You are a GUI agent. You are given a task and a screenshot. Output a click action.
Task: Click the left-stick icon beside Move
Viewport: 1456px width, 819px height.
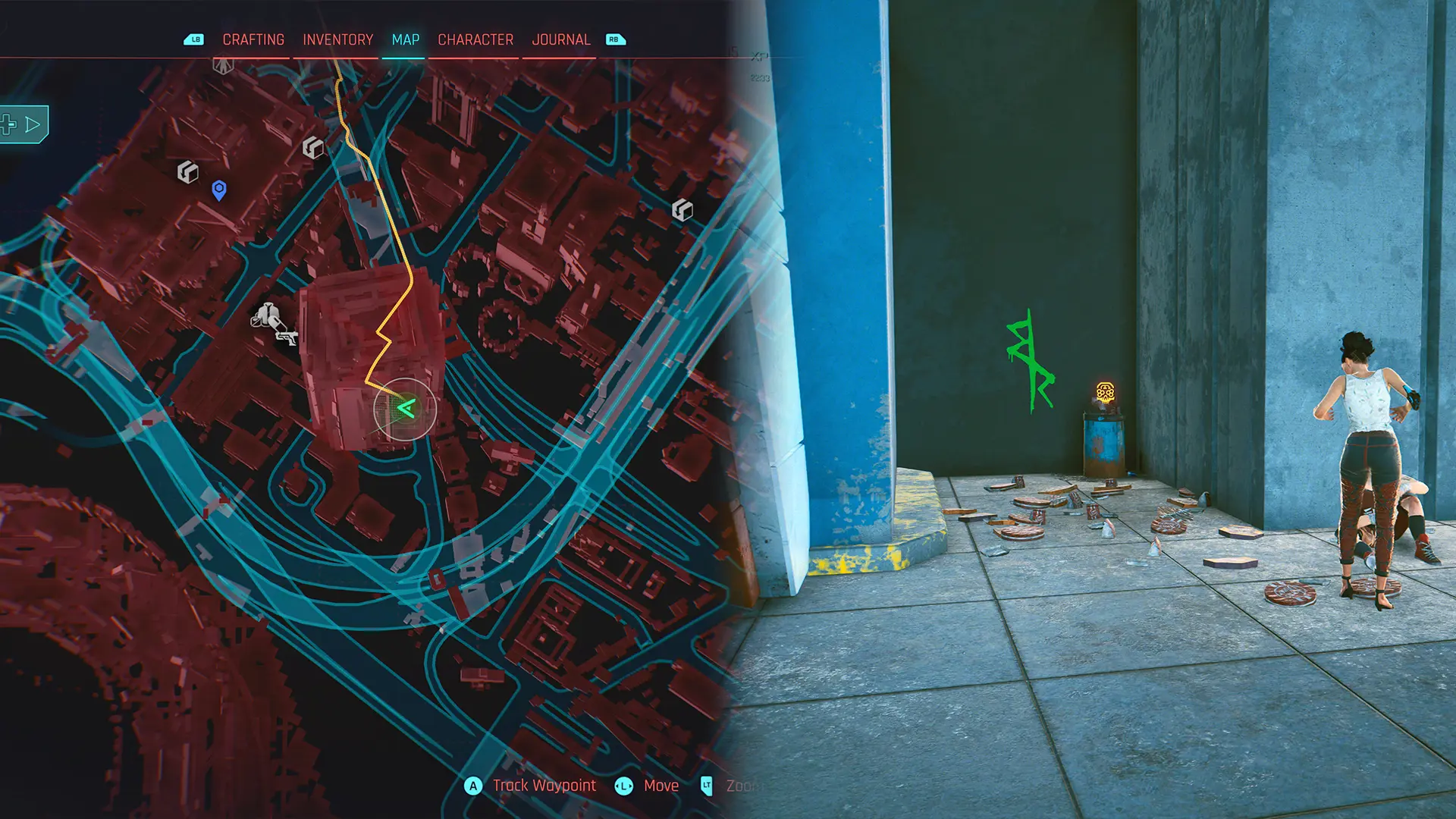pyautogui.click(x=624, y=786)
